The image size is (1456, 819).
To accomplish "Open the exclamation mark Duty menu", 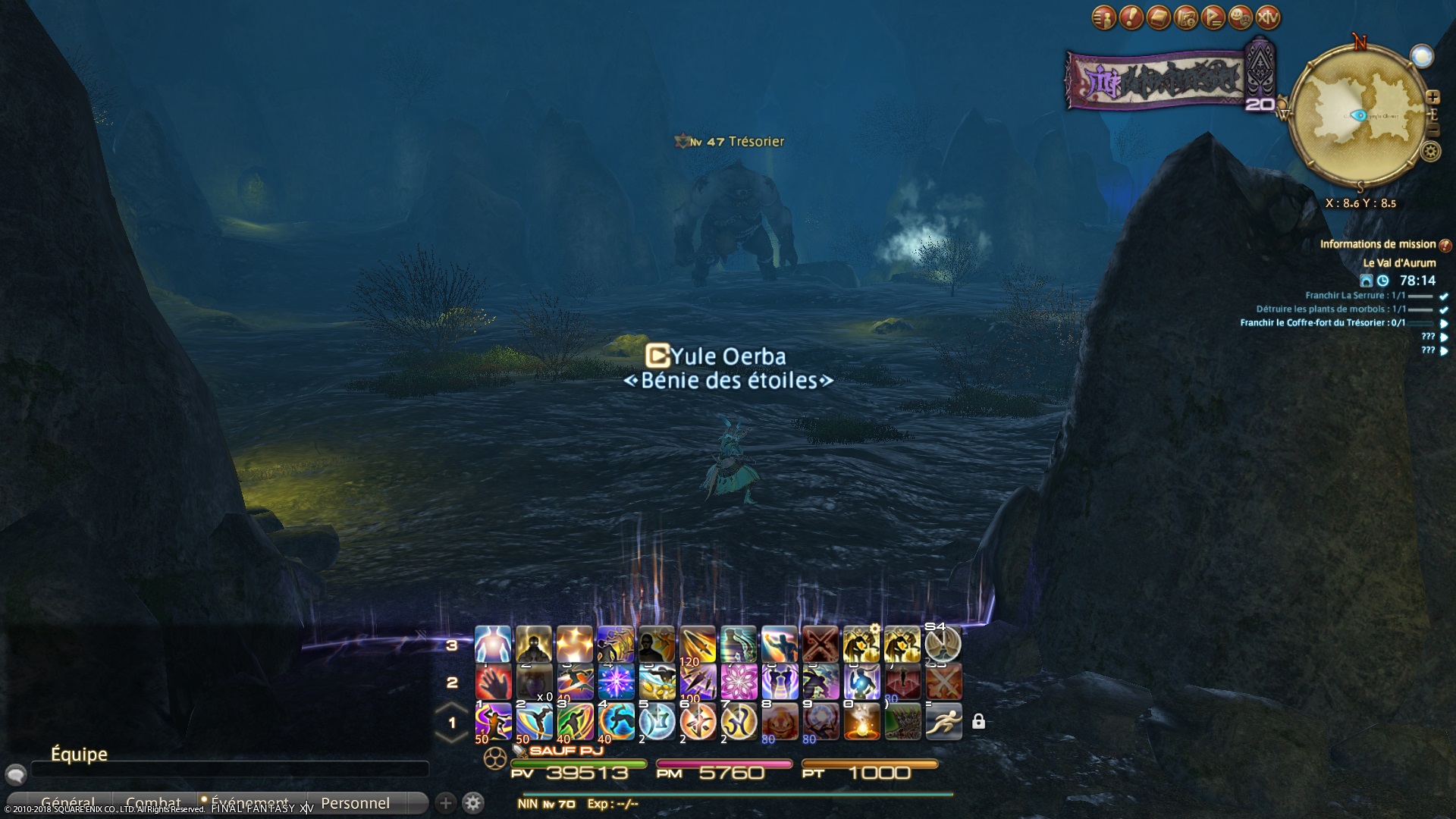I will click(x=1131, y=17).
